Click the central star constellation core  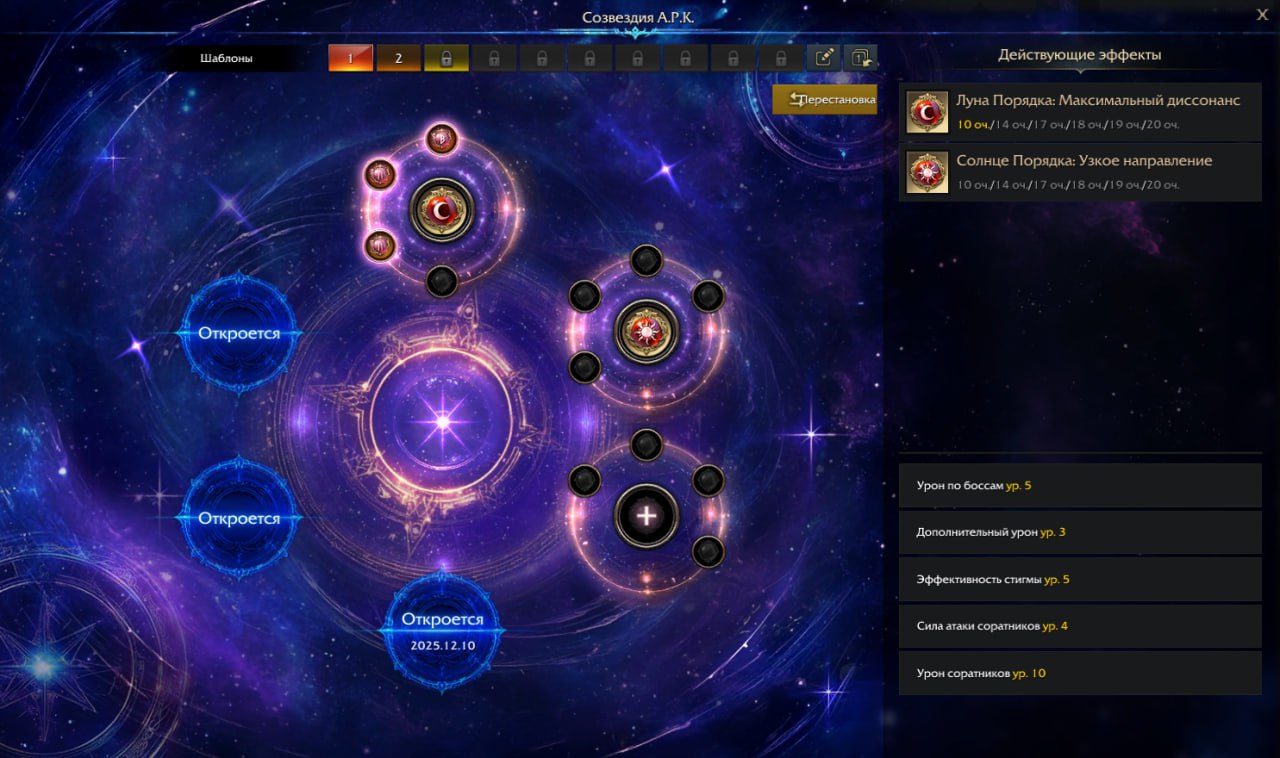point(441,422)
